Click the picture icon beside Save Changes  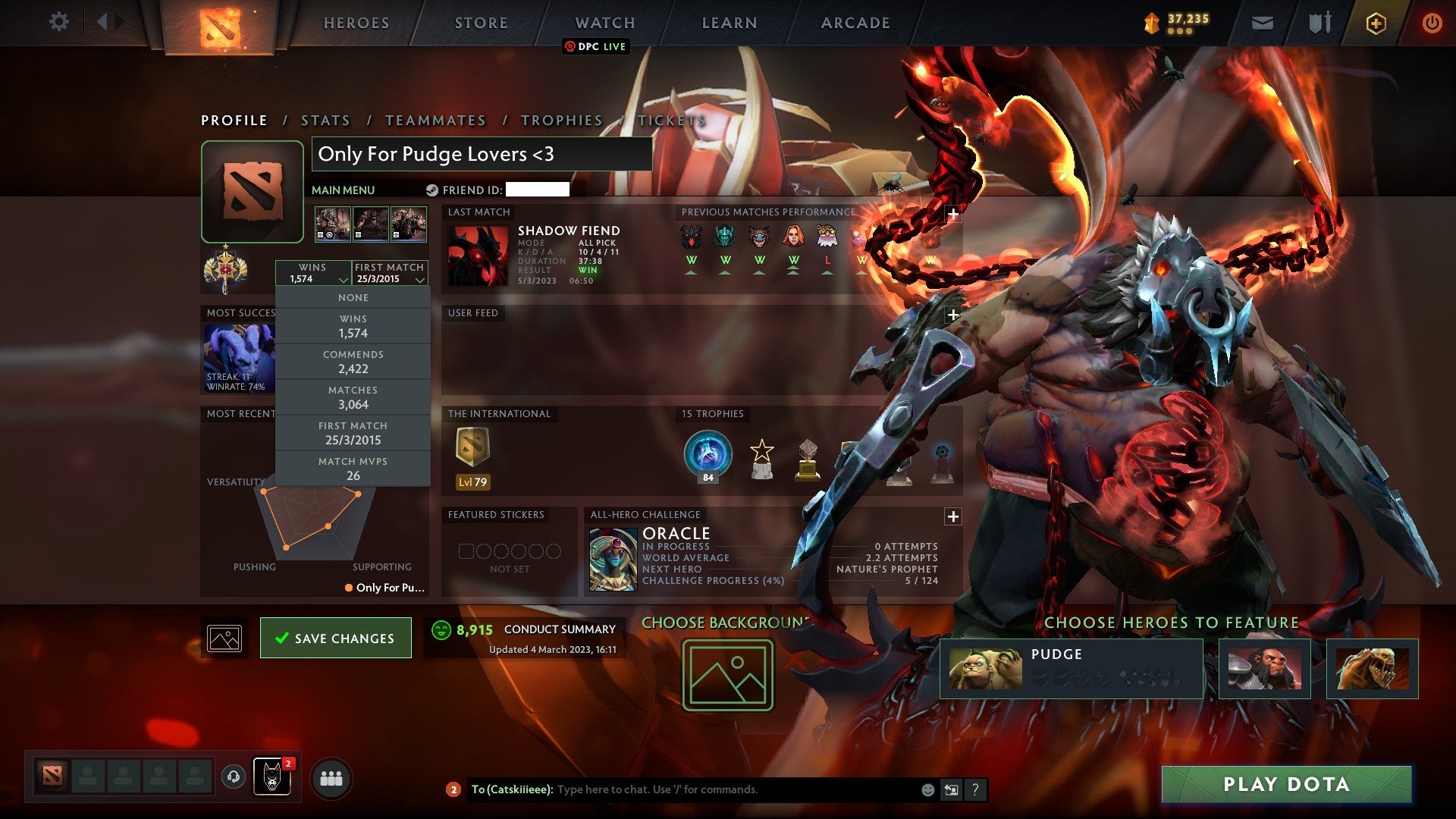click(x=224, y=638)
